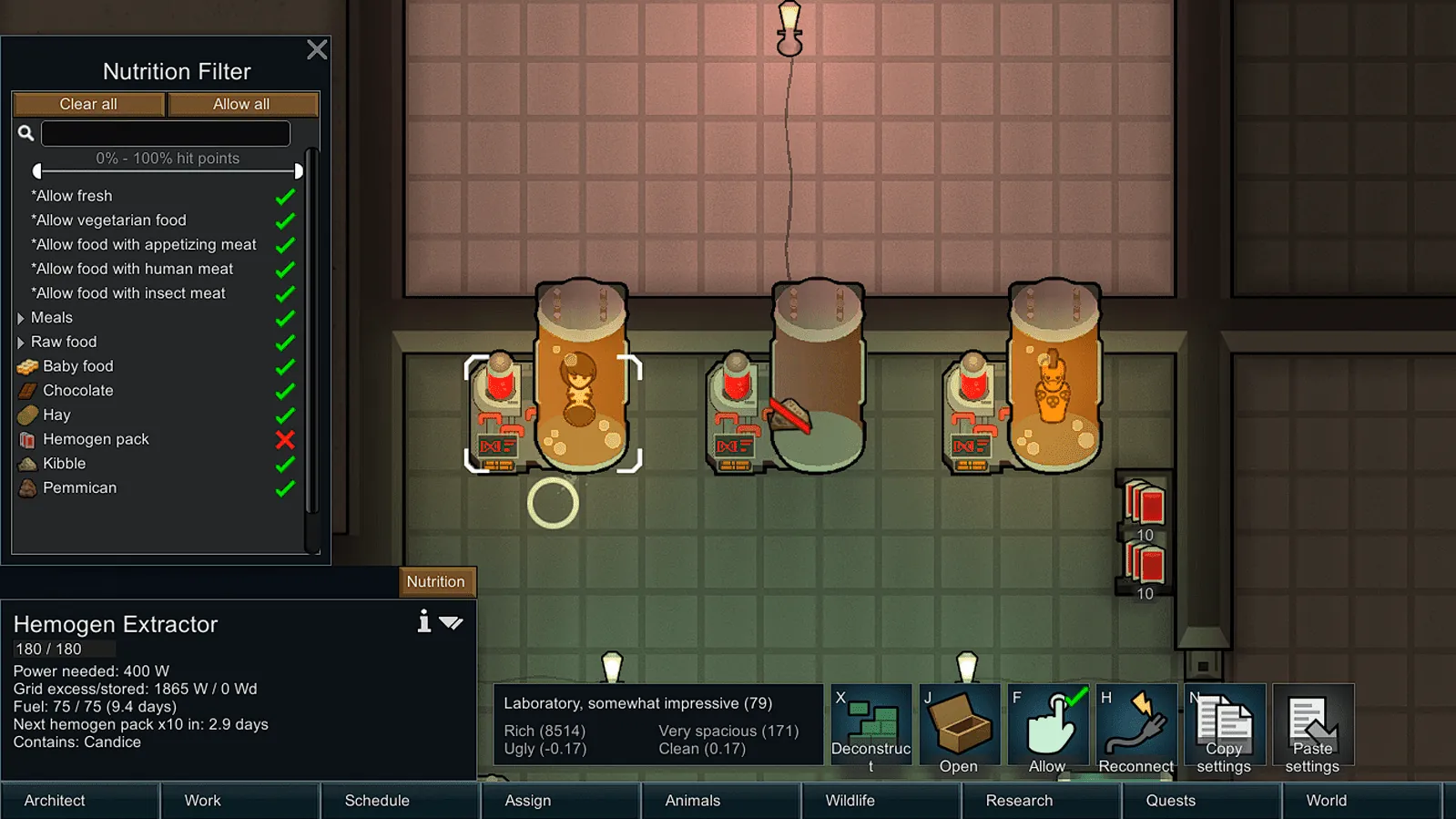The height and width of the screenshot is (819, 1456).
Task: Open the Architect menu
Action: (x=55, y=800)
